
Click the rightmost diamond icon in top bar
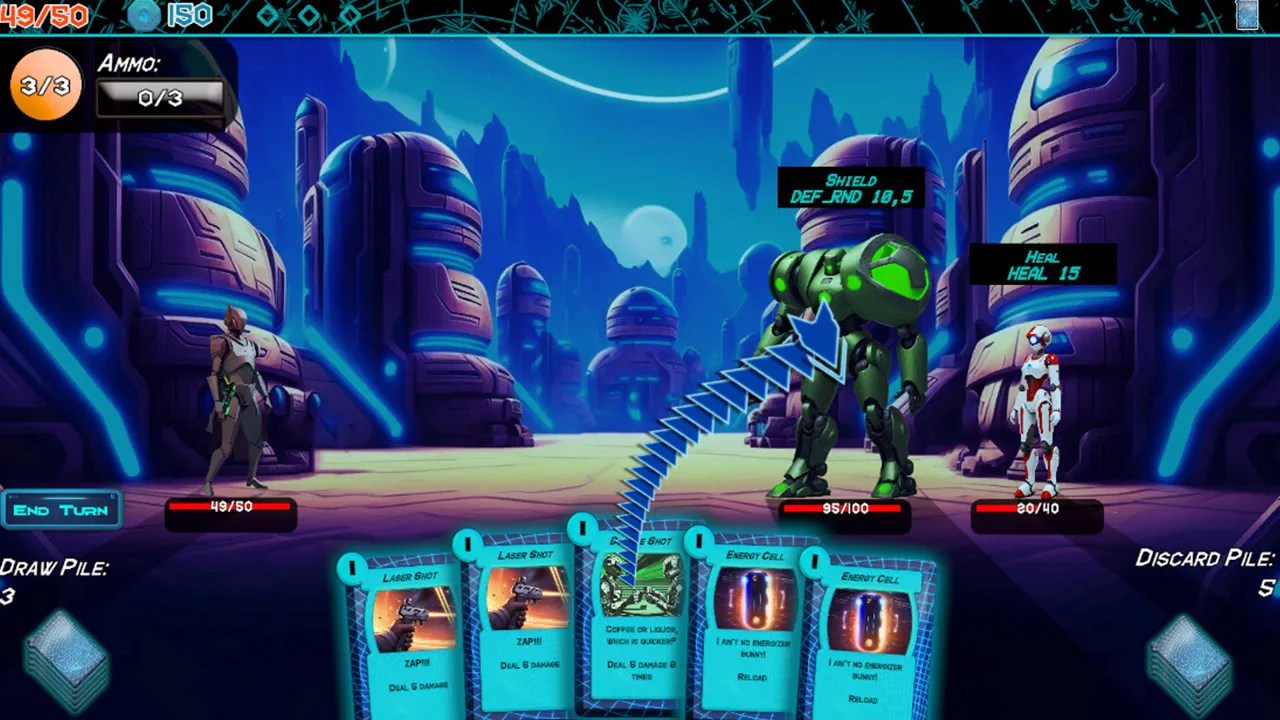351,13
